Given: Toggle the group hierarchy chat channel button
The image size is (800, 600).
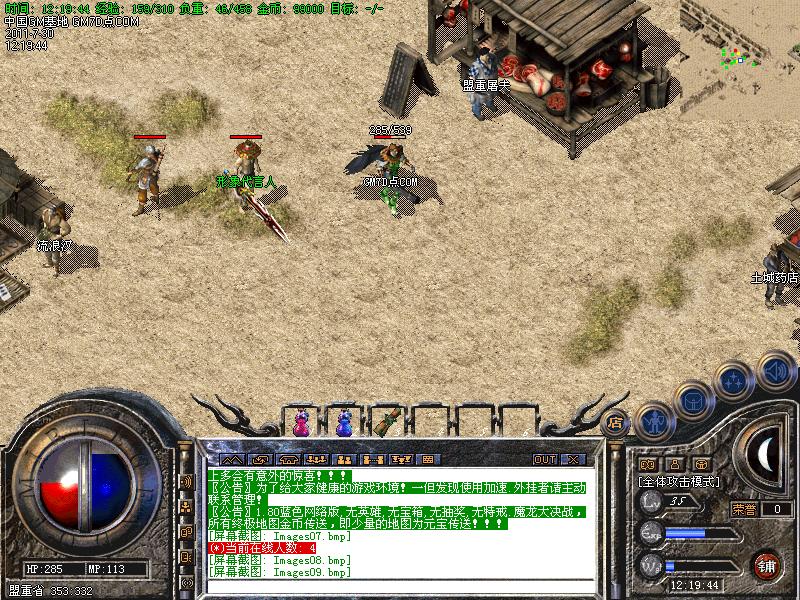Looking at the screenshot, I should click(187, 507).
